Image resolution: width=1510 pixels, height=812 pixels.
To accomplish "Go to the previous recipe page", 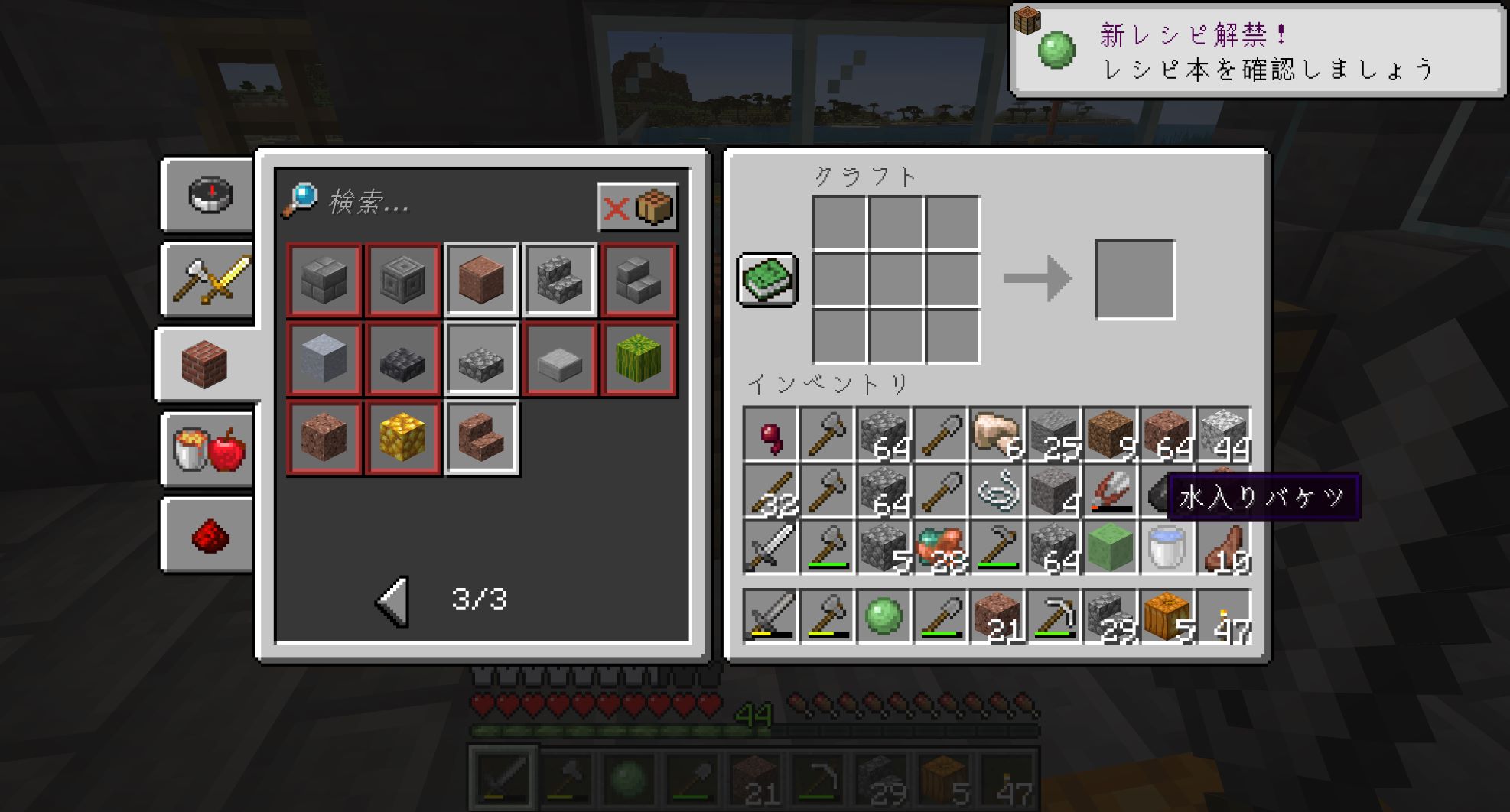I will 393,601.
